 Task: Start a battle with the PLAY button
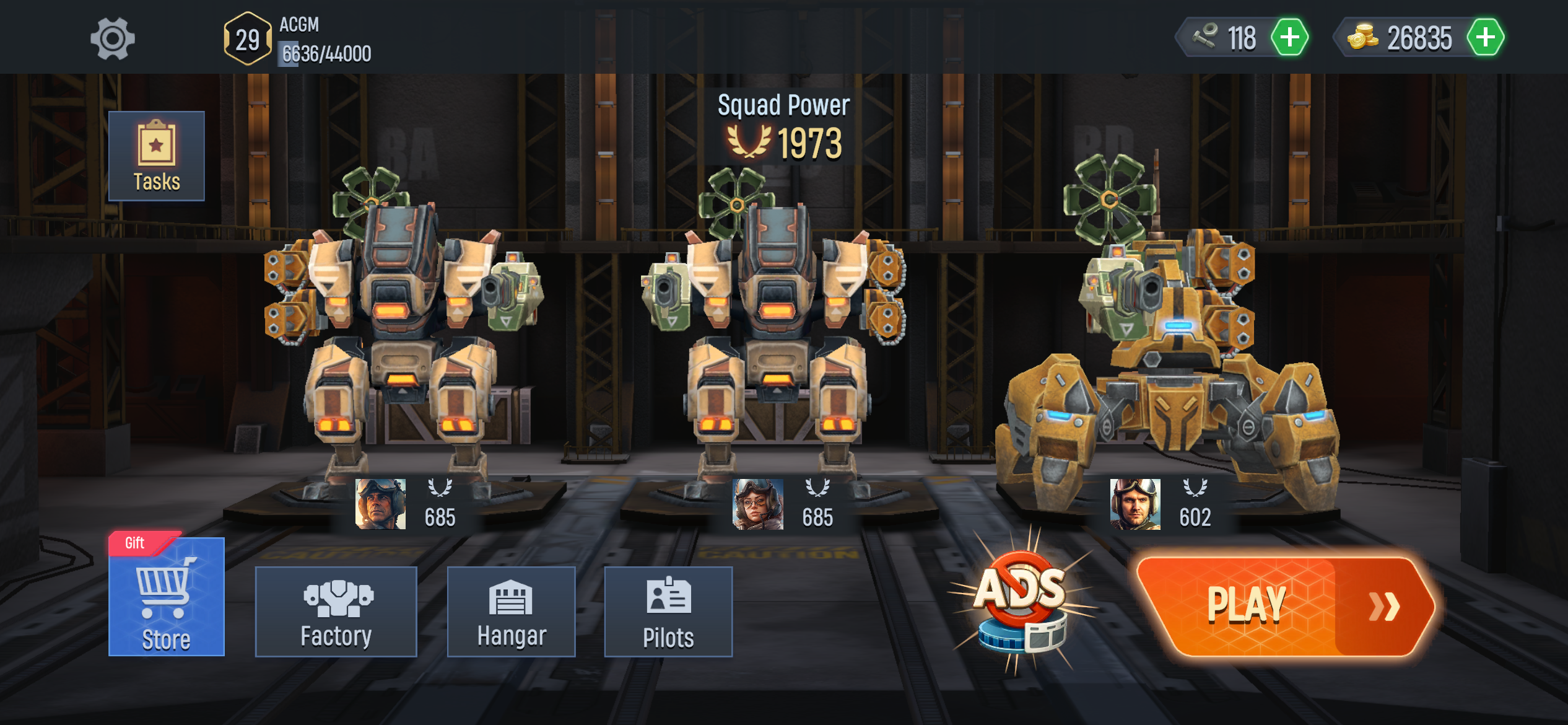[x=1285, y=605]
